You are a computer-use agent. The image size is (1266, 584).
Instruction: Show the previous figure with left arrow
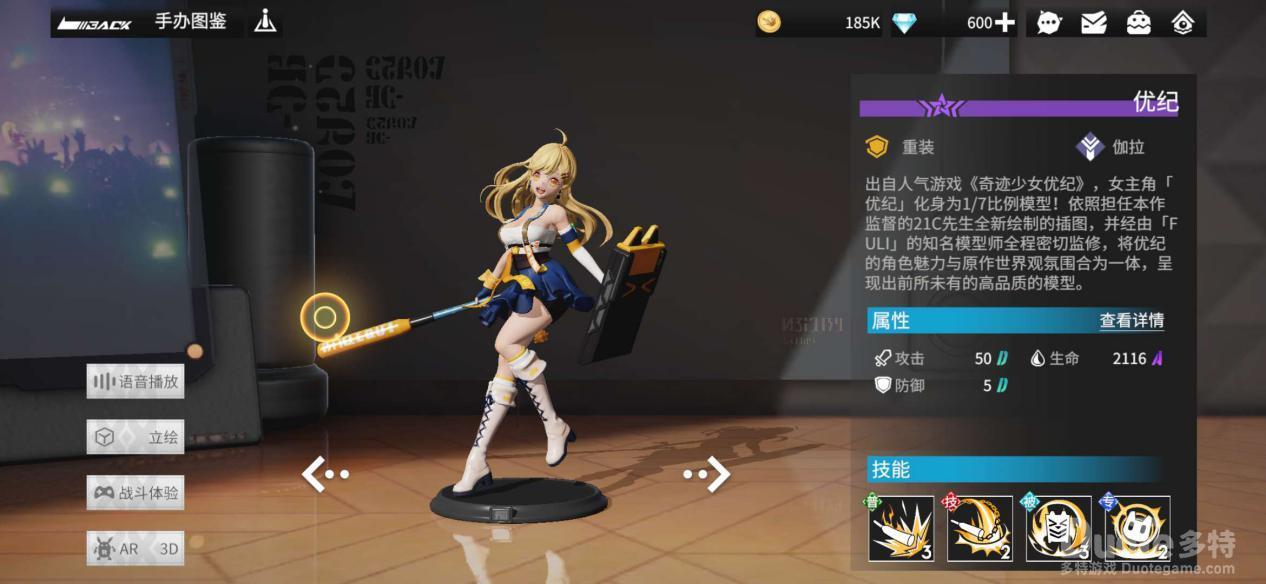323,474
